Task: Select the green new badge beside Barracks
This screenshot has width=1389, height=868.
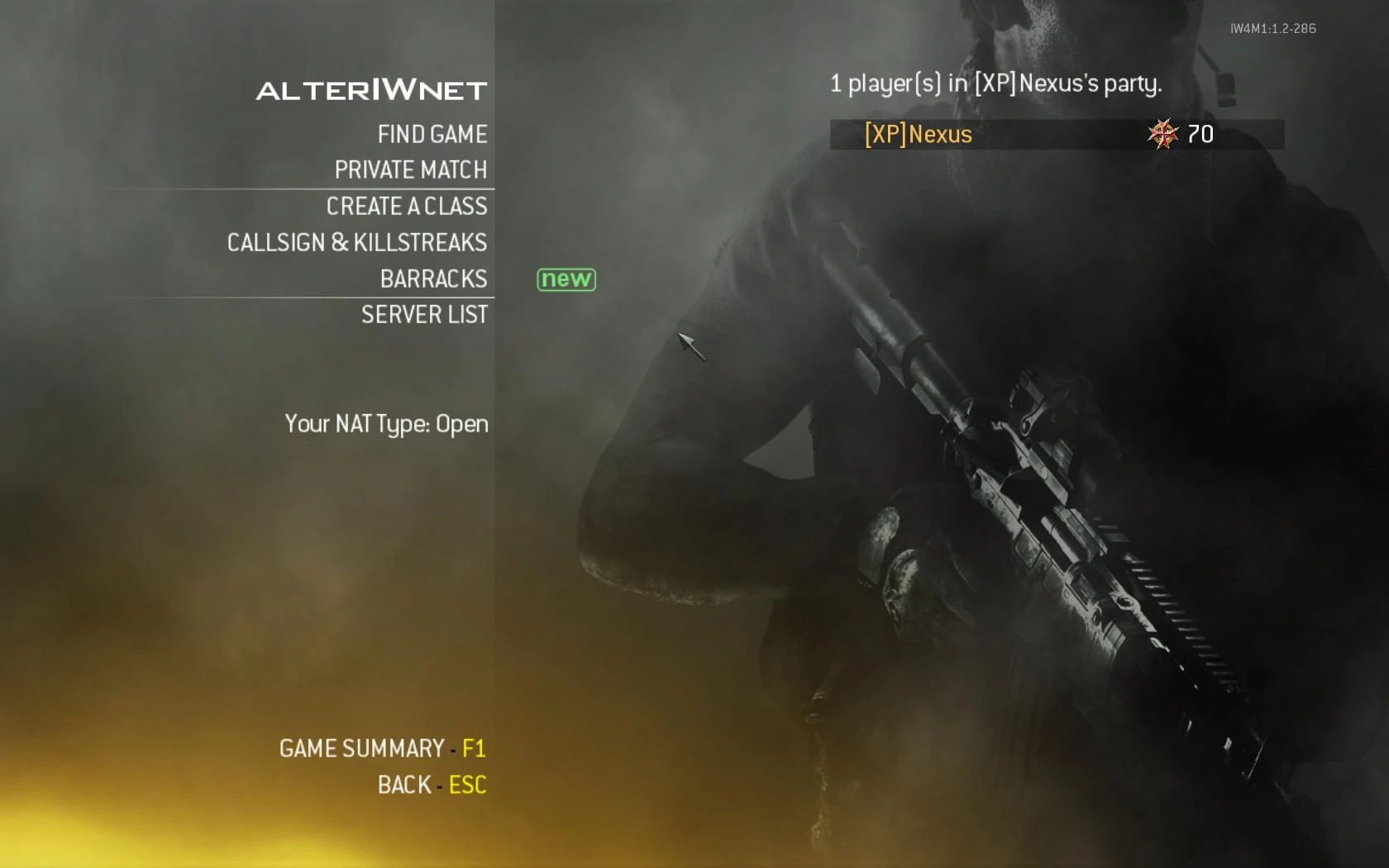Action: coord(566,279)
